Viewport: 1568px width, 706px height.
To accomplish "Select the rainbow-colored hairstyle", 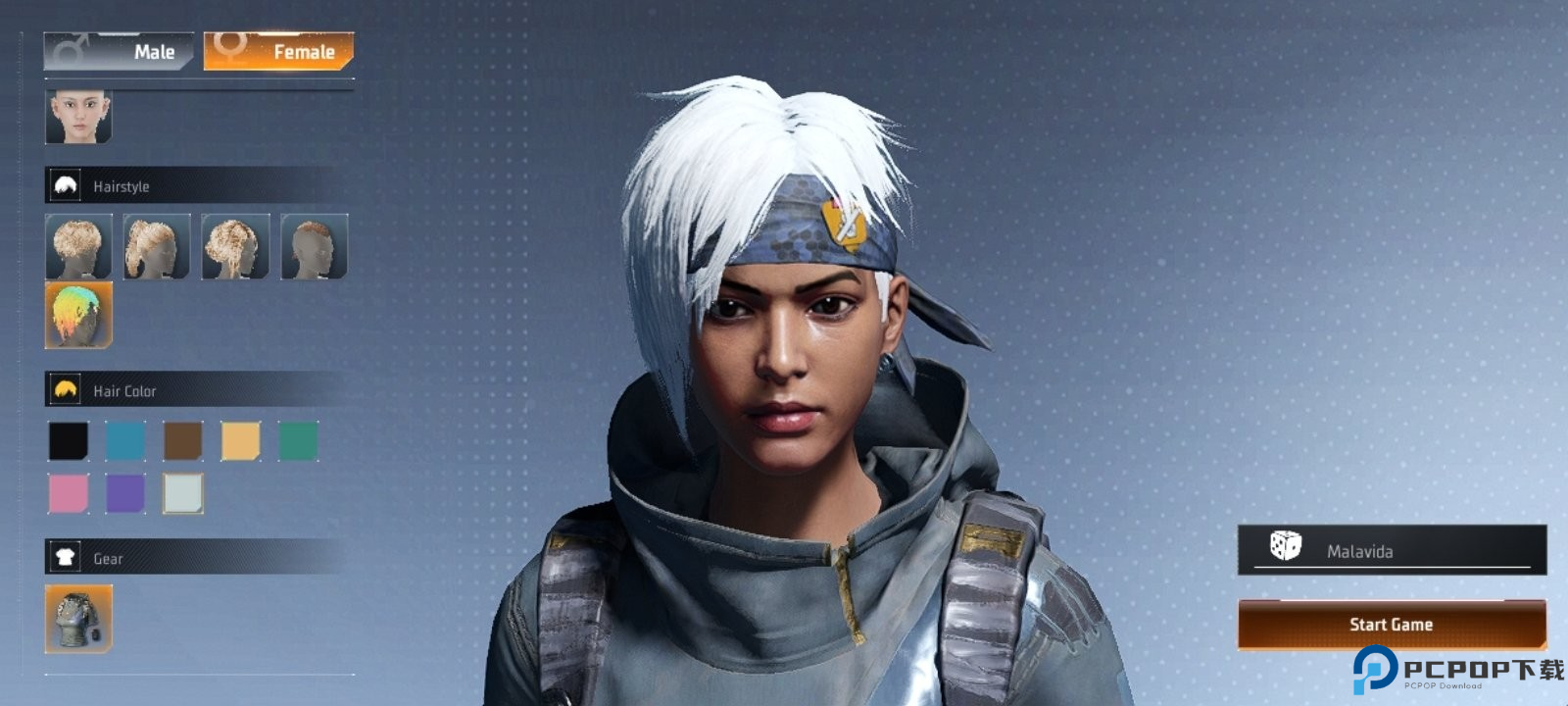I will click(78, 315).
